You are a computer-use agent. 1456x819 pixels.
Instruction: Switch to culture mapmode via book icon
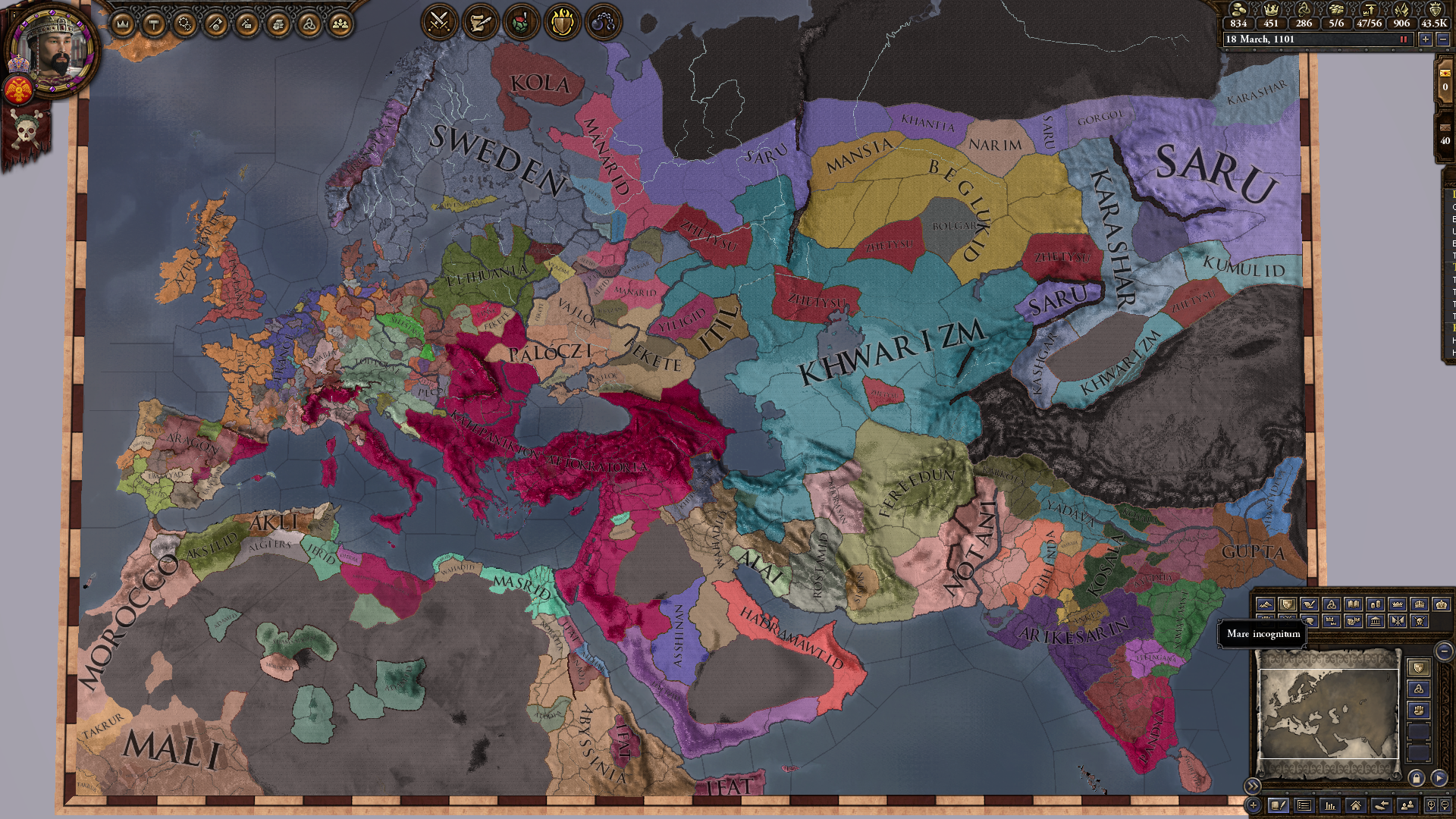(x=1354, y=604)
